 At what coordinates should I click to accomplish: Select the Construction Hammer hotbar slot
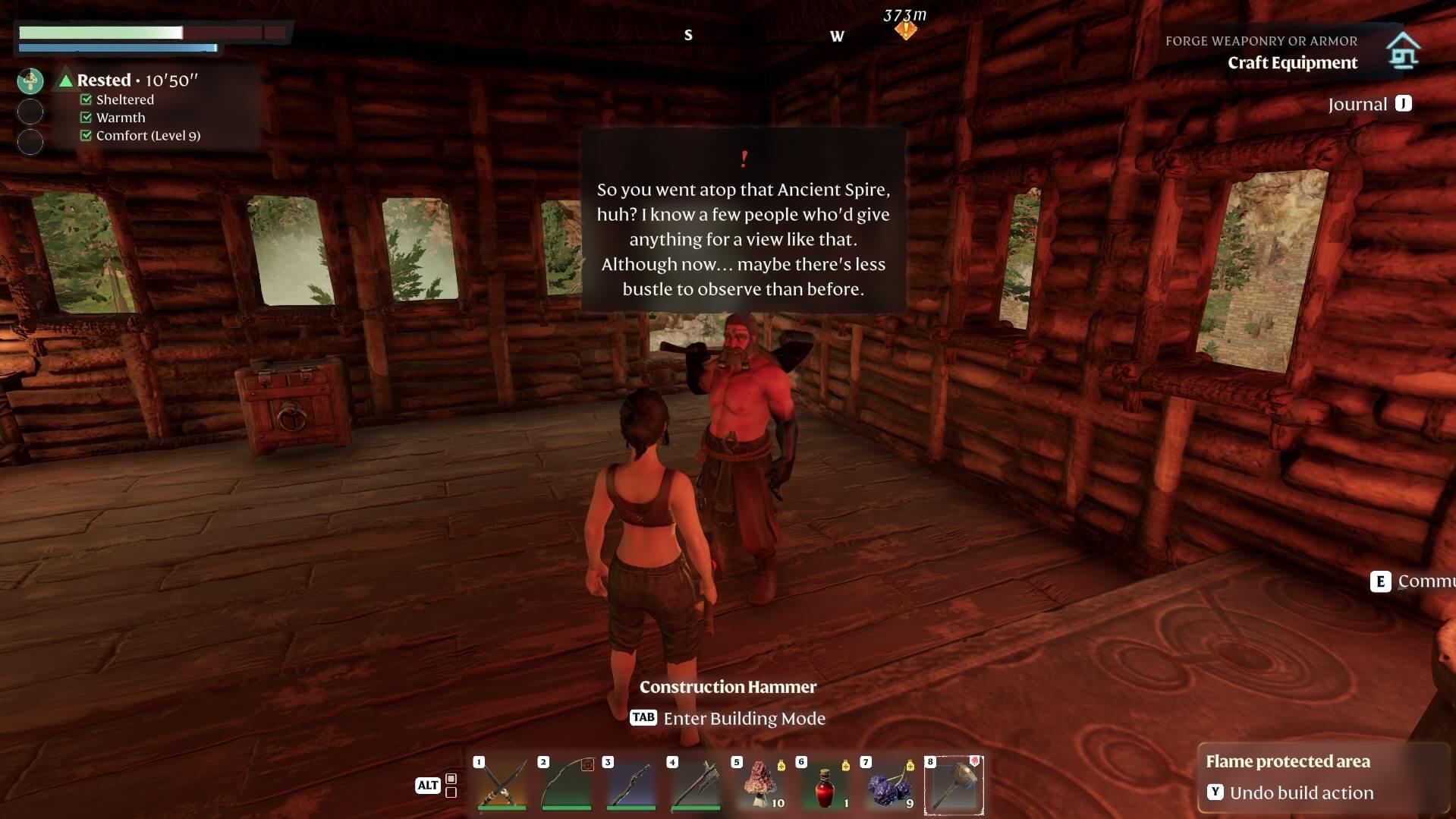954,786
